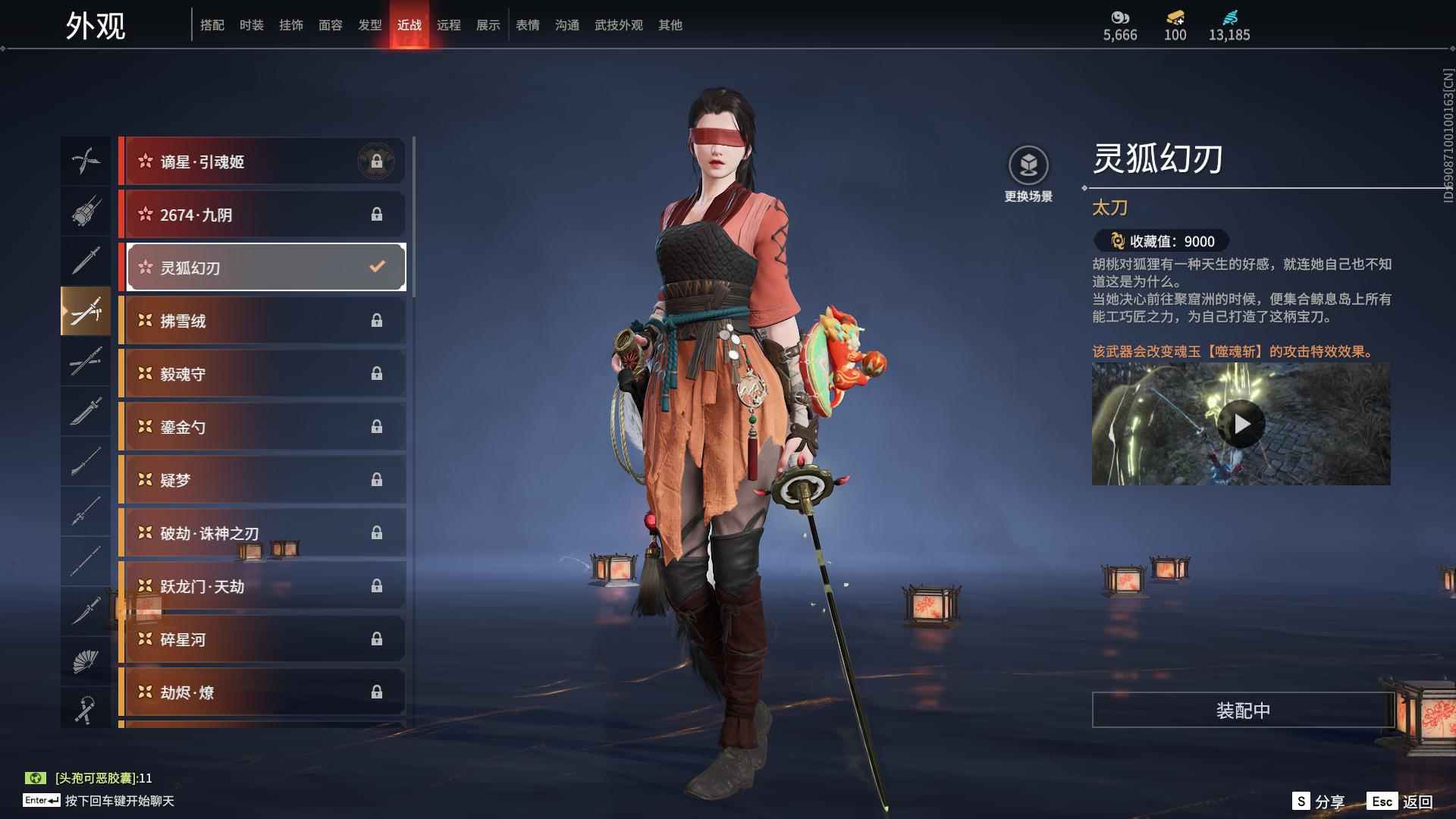
Task: Switch to the 远程 tab
Action: [450, 25]
